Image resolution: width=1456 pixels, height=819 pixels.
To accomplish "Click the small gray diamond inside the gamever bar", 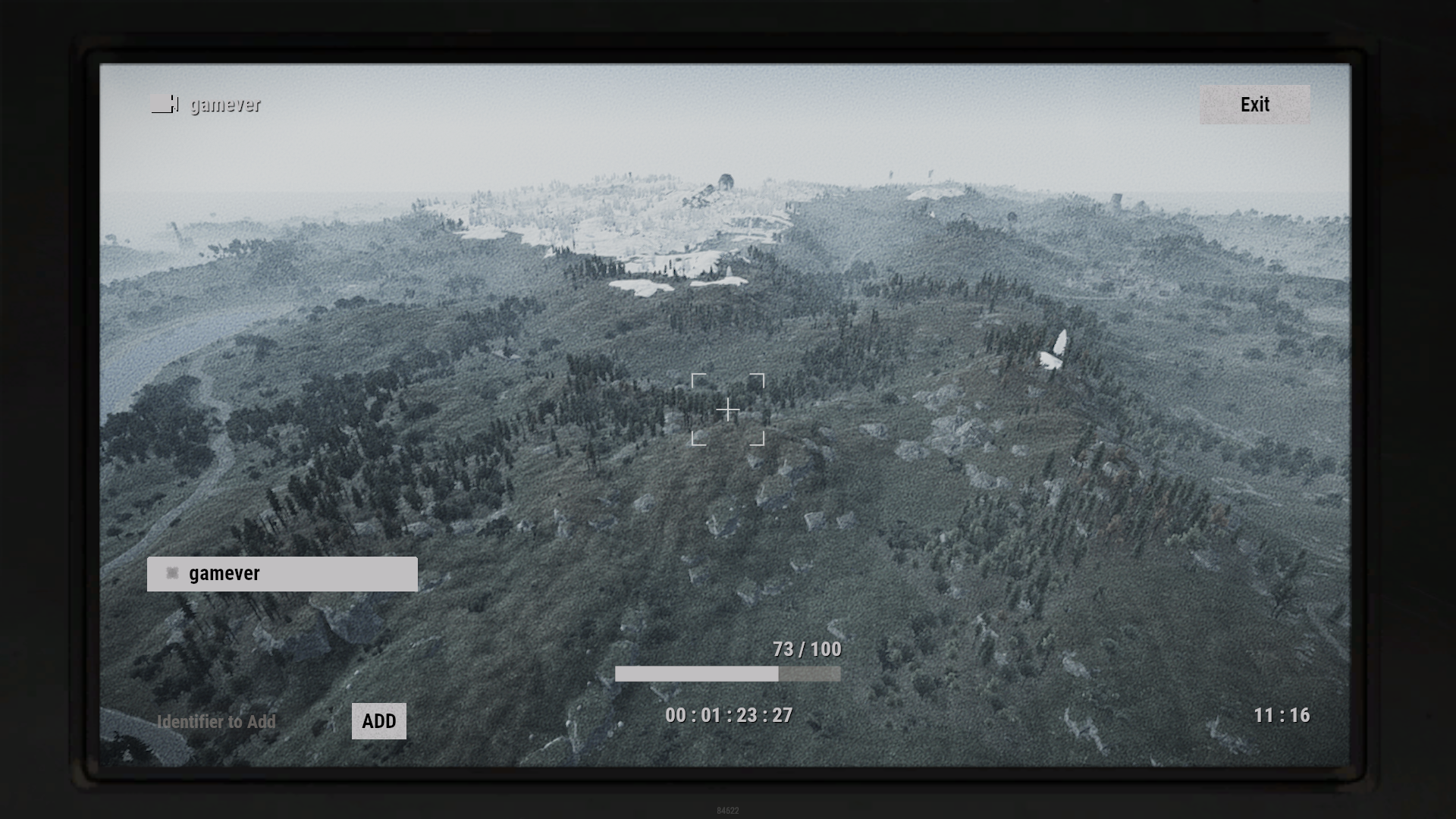I will (172, 574).
